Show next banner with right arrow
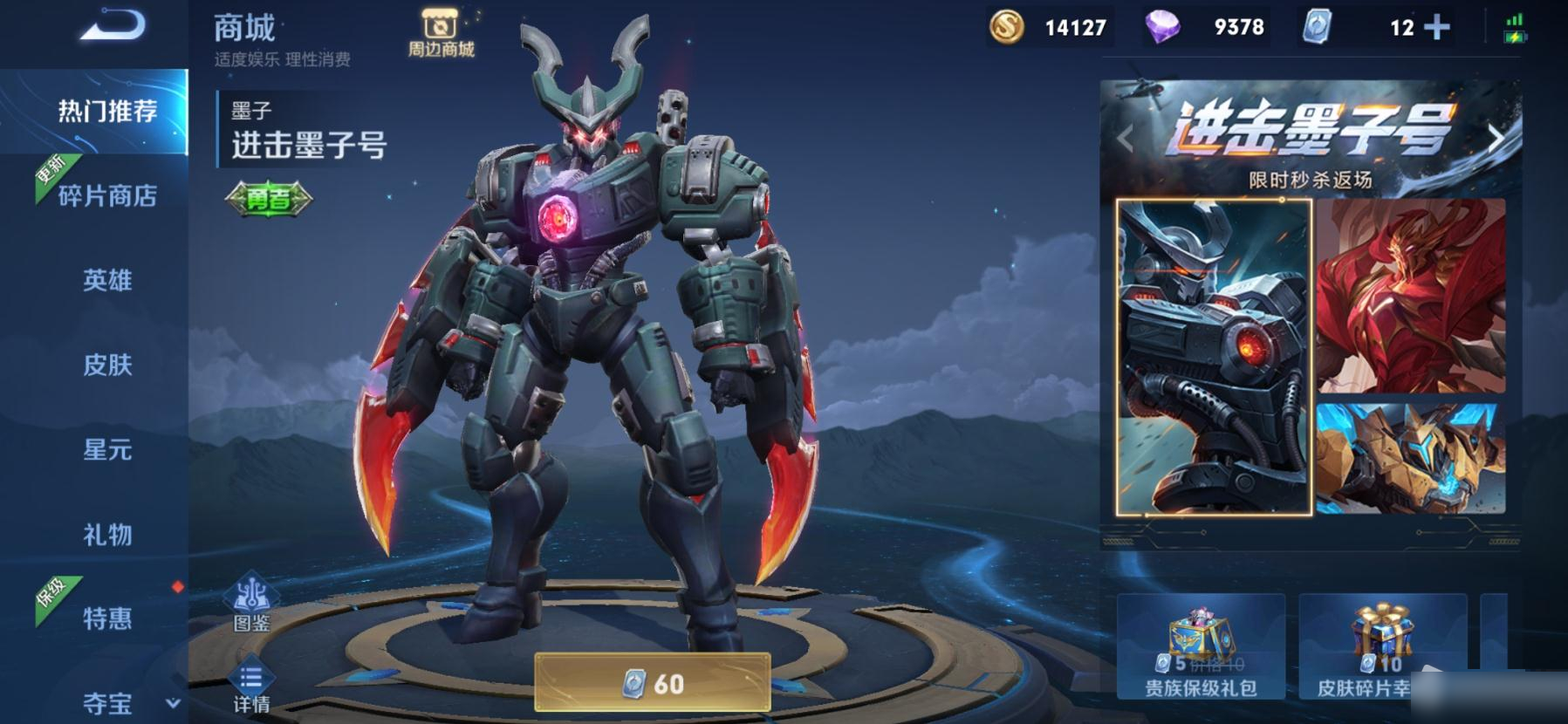 tap(1496, 138)
